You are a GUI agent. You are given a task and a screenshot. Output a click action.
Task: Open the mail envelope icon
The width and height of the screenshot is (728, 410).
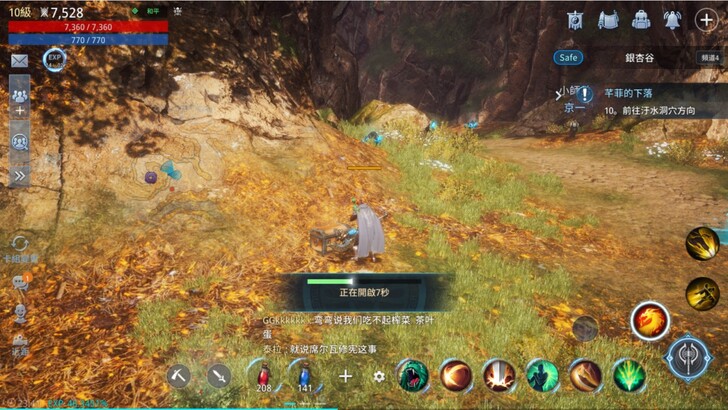(19, 60)
